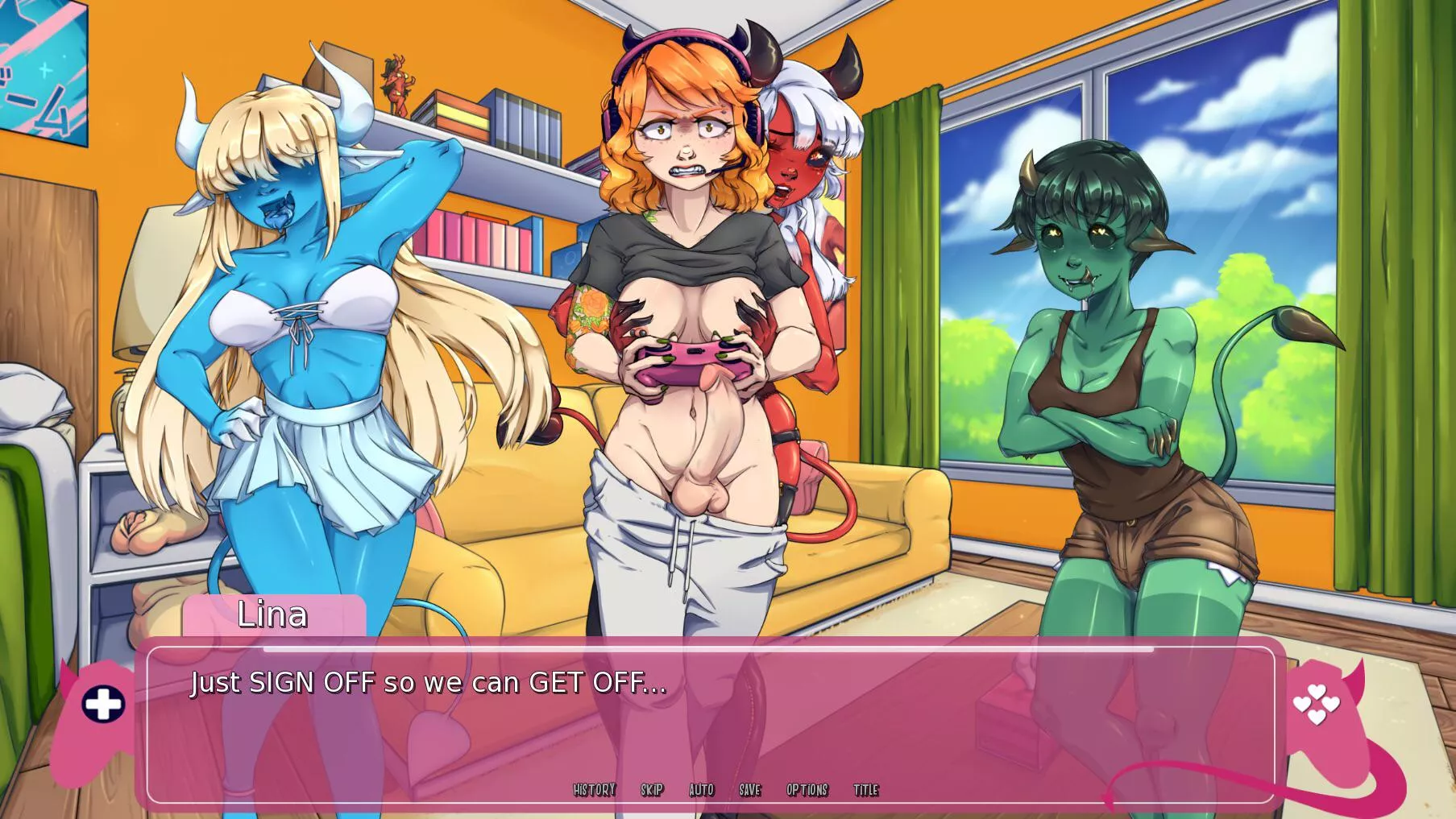Click the white hearts icon
This screenshot has height=819, width=1456.
coord(1316,704)
